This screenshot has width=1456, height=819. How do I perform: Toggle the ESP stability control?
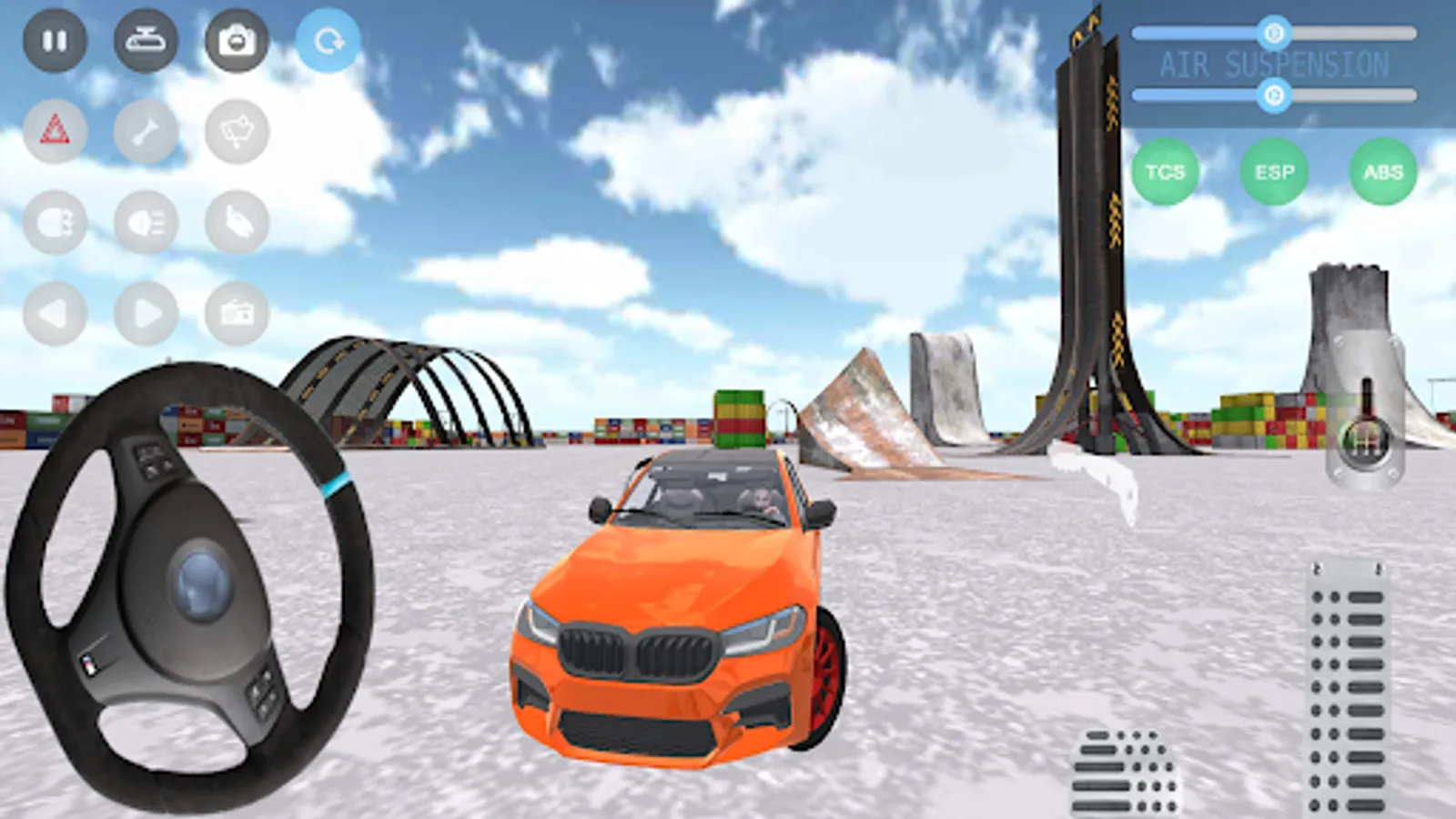click(x=1276, y=171)
